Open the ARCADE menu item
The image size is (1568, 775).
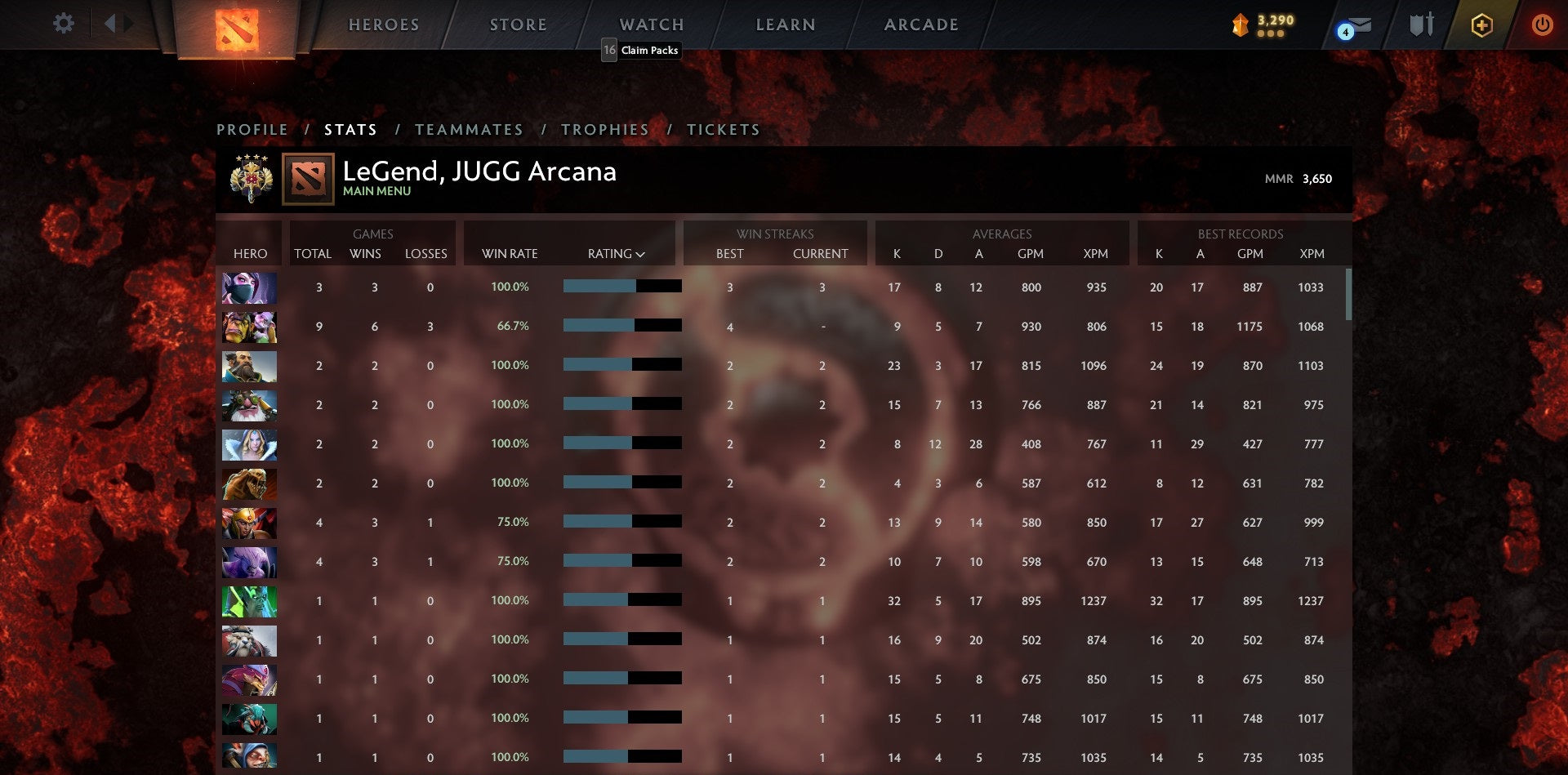(x=920, y=24)
